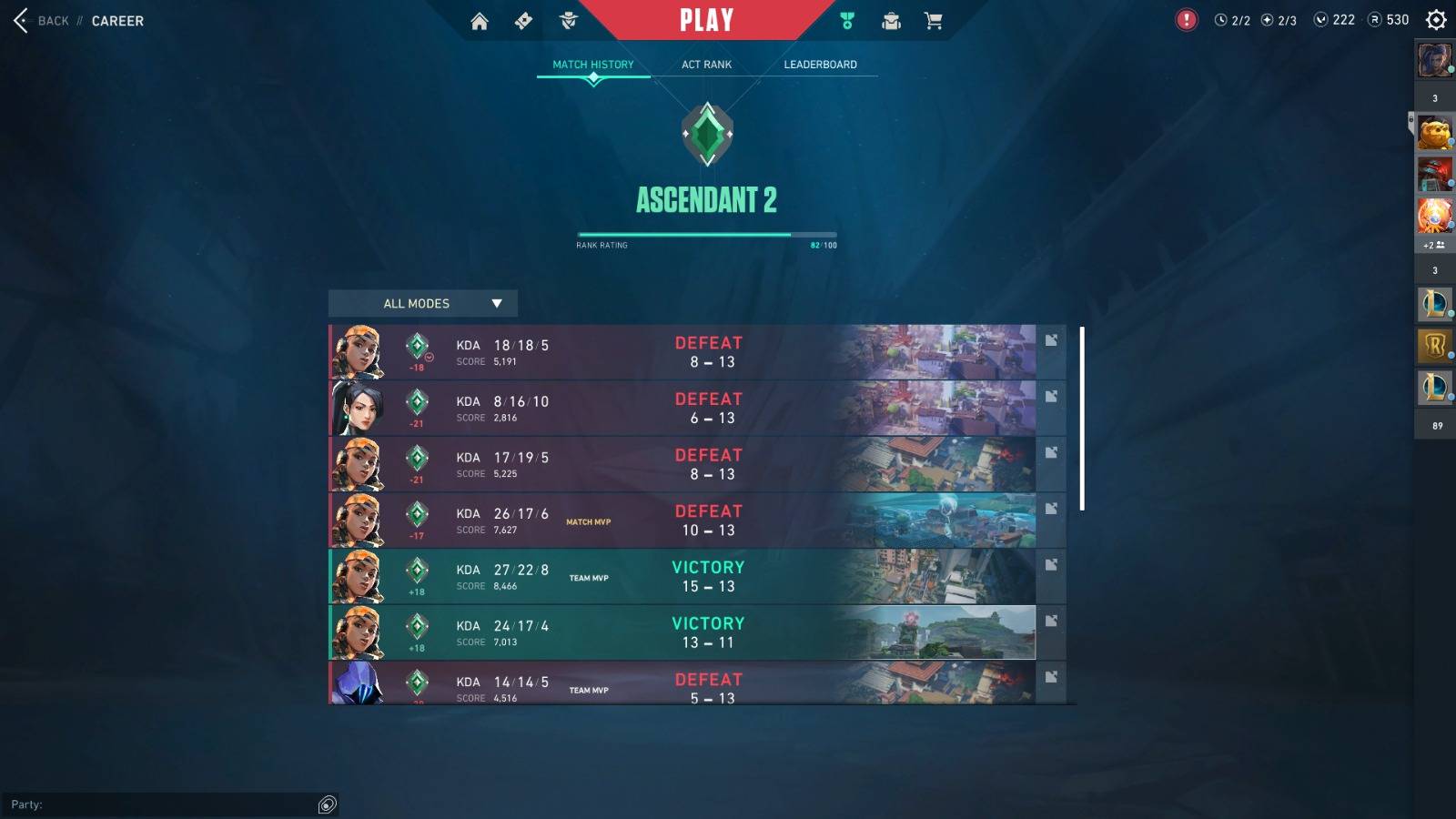The height and width of the screenshot is (819, 1456).
Task: Click the red PLAY button
Action: pyautogui.click(x=706, y=20)
